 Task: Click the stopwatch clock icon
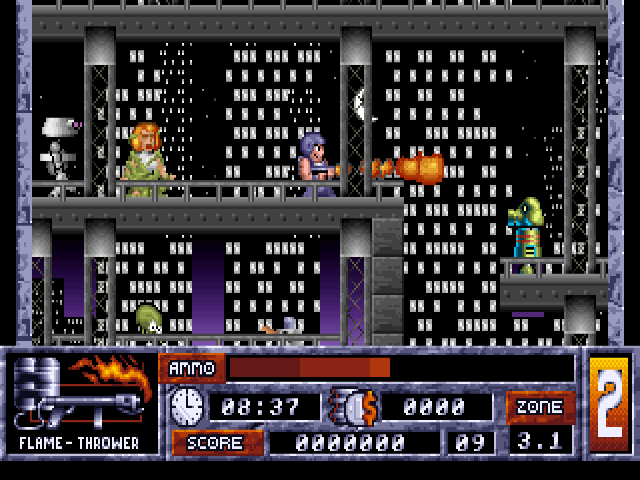click(x=187, y=405)
